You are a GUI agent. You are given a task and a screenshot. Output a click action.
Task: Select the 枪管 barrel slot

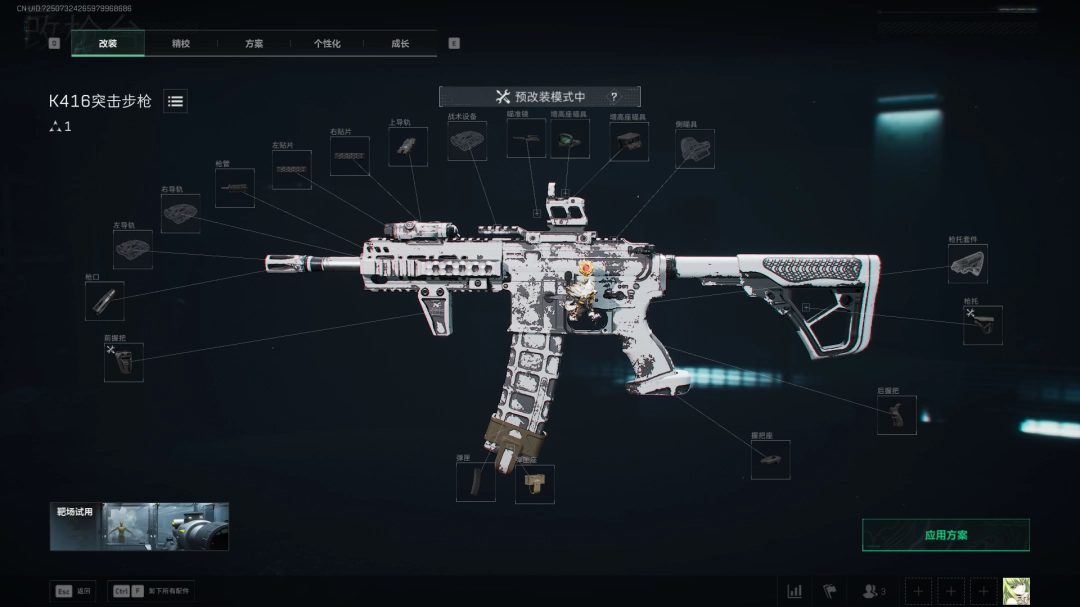click(x=234, y=188)
